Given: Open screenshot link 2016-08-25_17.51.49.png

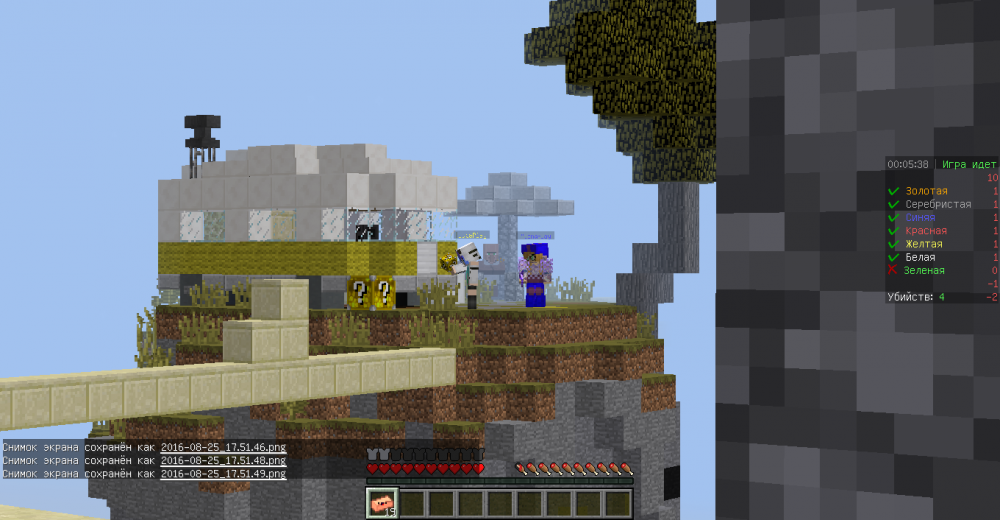Looking at the screenshot, I should pyautogui.click(x=223, y=474).
